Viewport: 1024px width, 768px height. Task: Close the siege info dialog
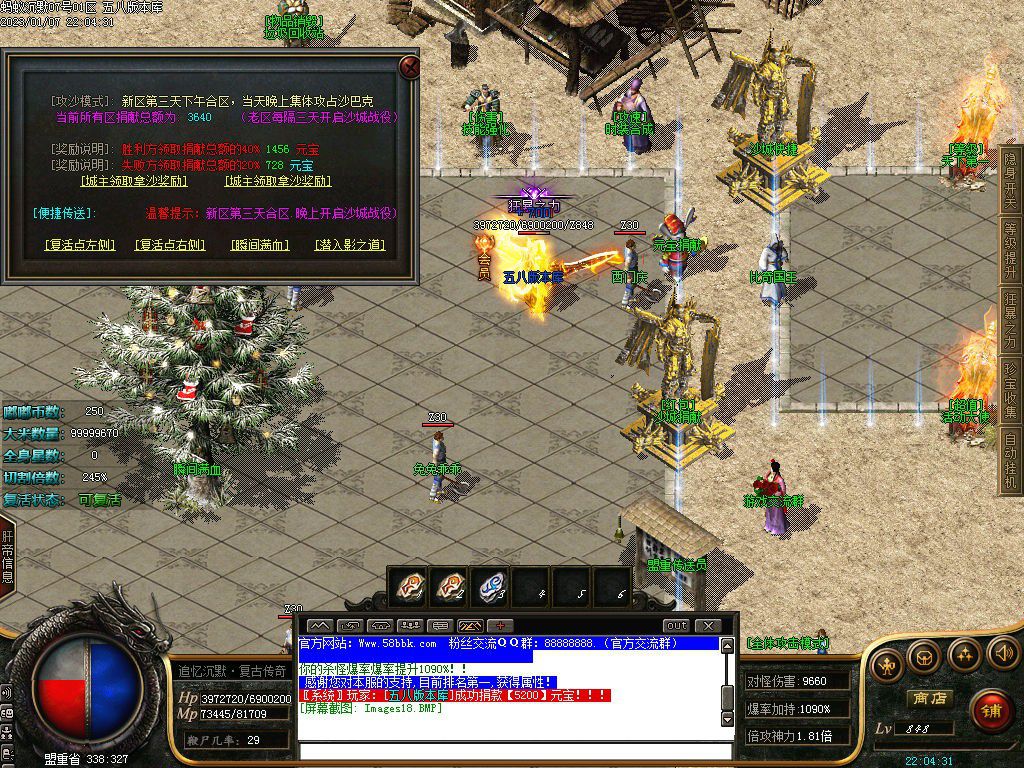click(x=409, y=67)
